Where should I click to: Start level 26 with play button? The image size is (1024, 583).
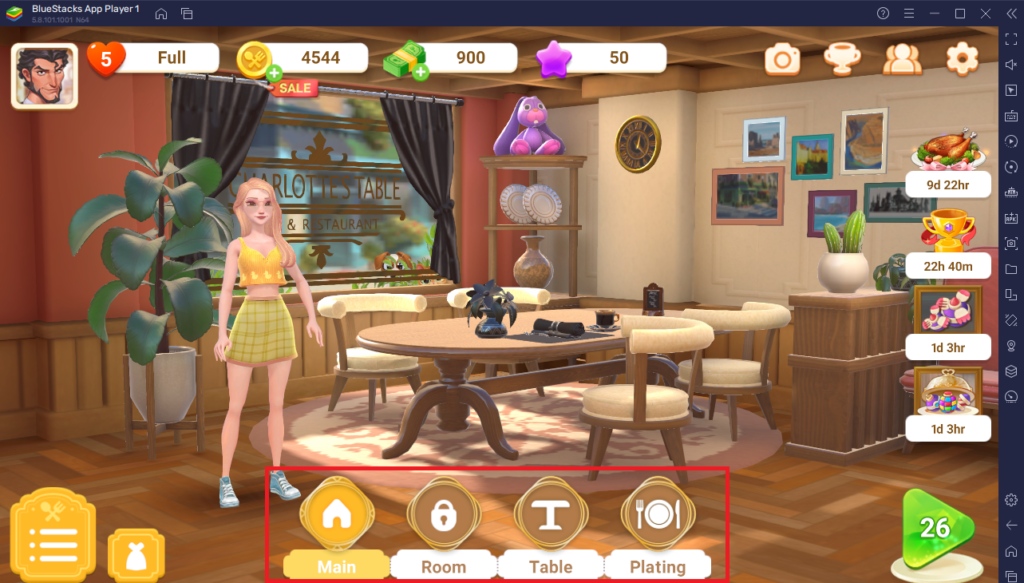(936, 528)
